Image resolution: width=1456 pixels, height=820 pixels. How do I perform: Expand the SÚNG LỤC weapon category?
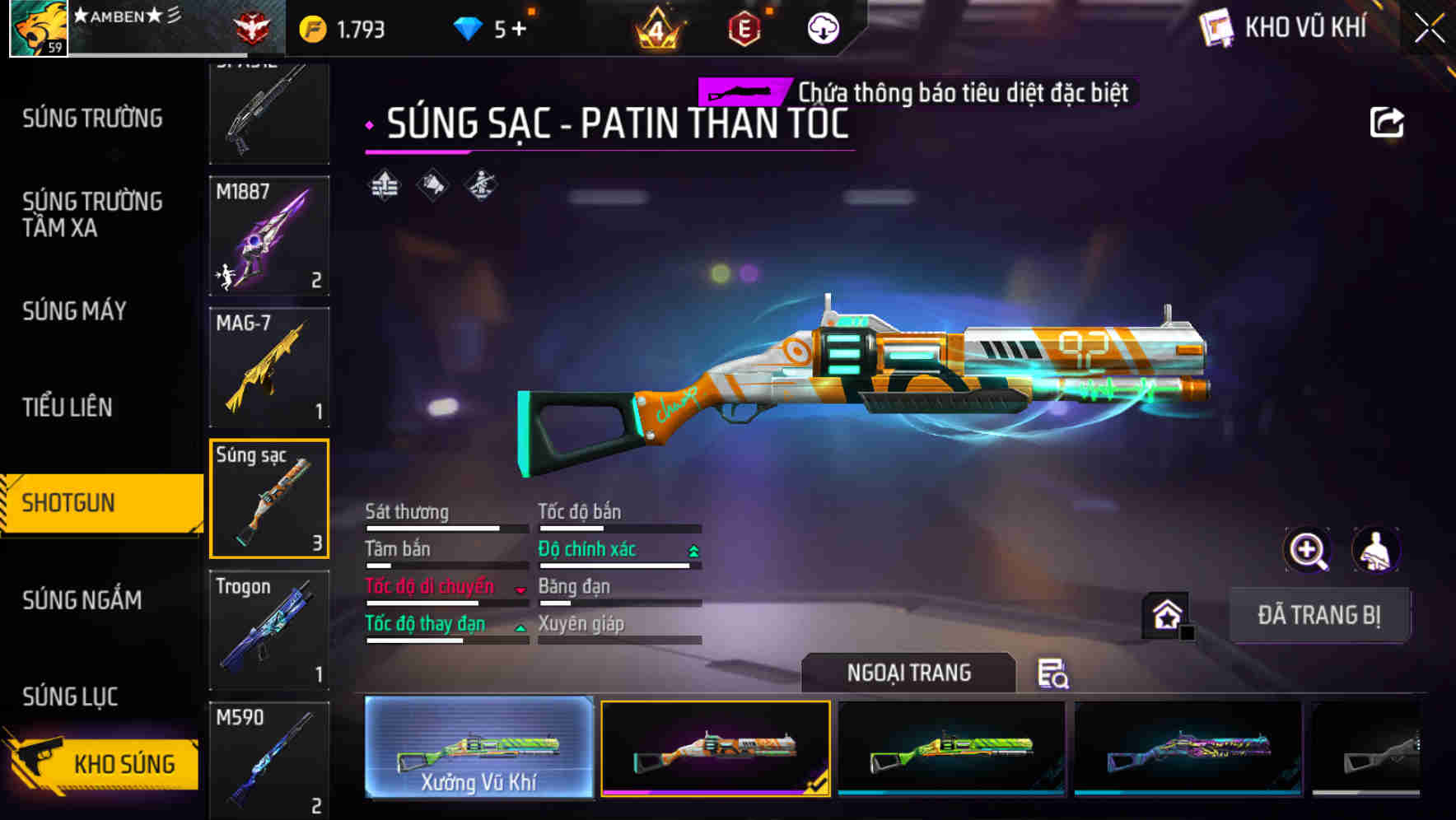click(x=69, y=696)
